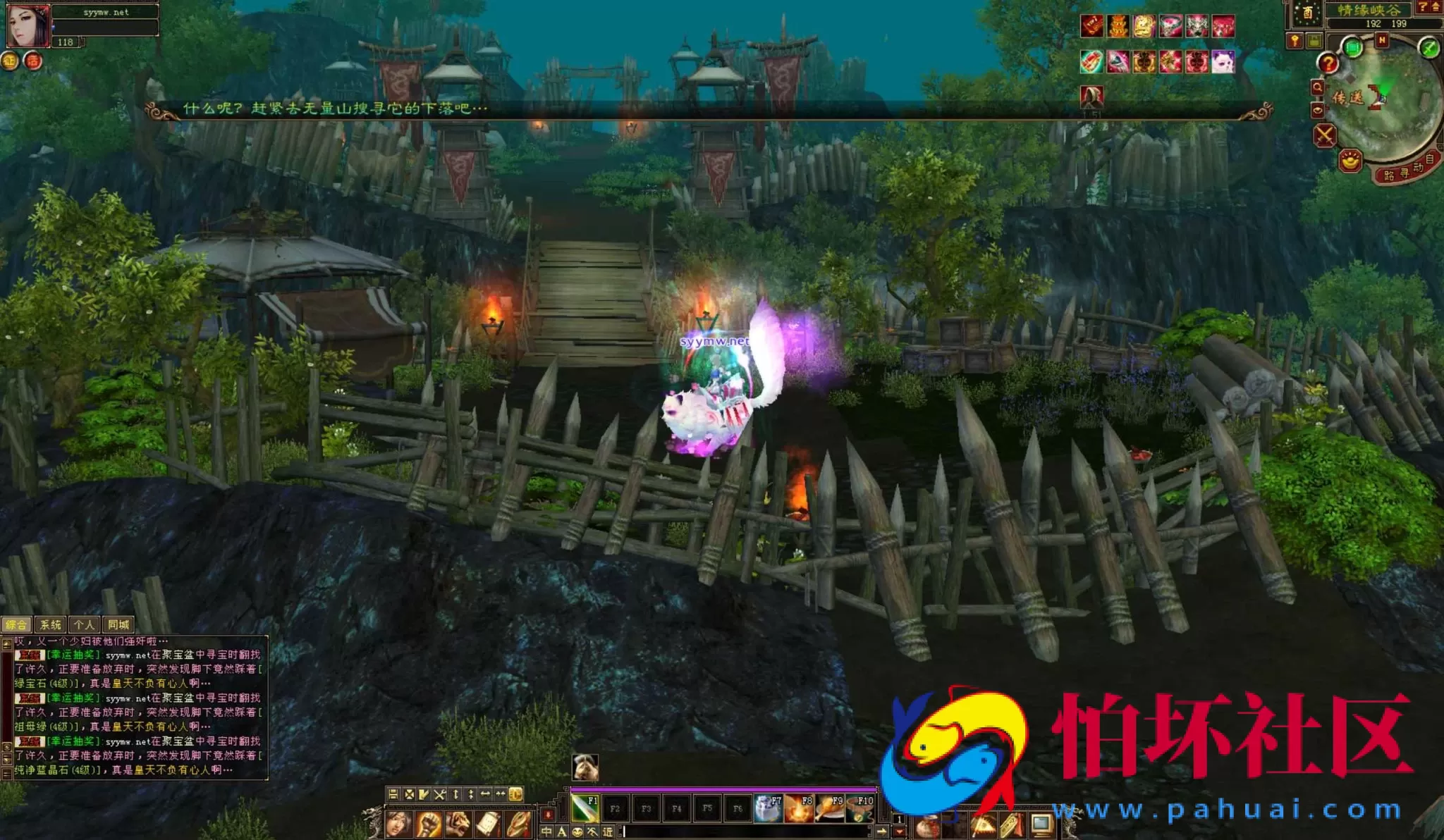
Task: Toggle the 中 input method button in chat bar
Action: 546,832
